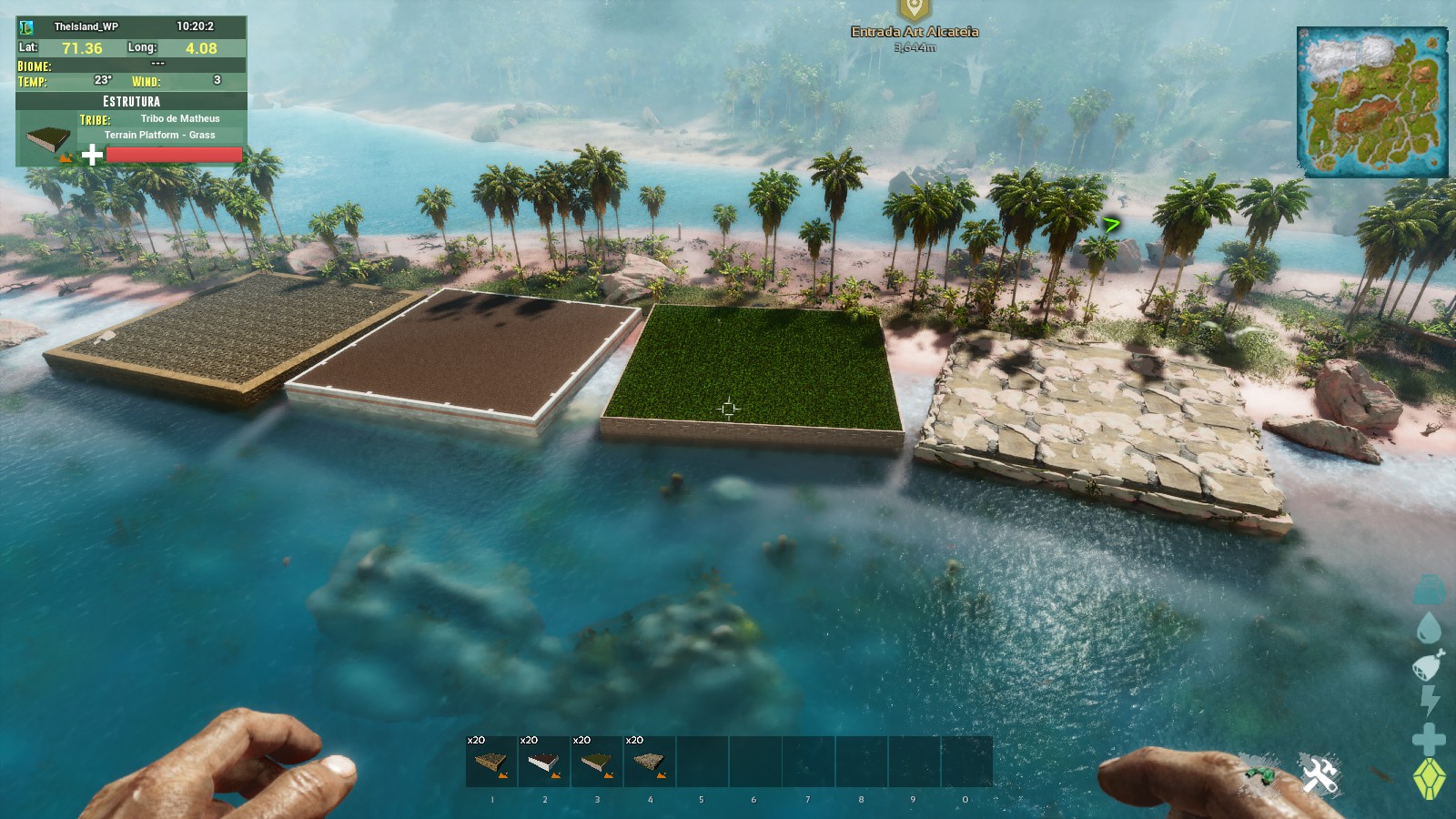
Task: Select the white-trimmed platform in slot 2
Action: pyautogui.click(x=544, y=761)
